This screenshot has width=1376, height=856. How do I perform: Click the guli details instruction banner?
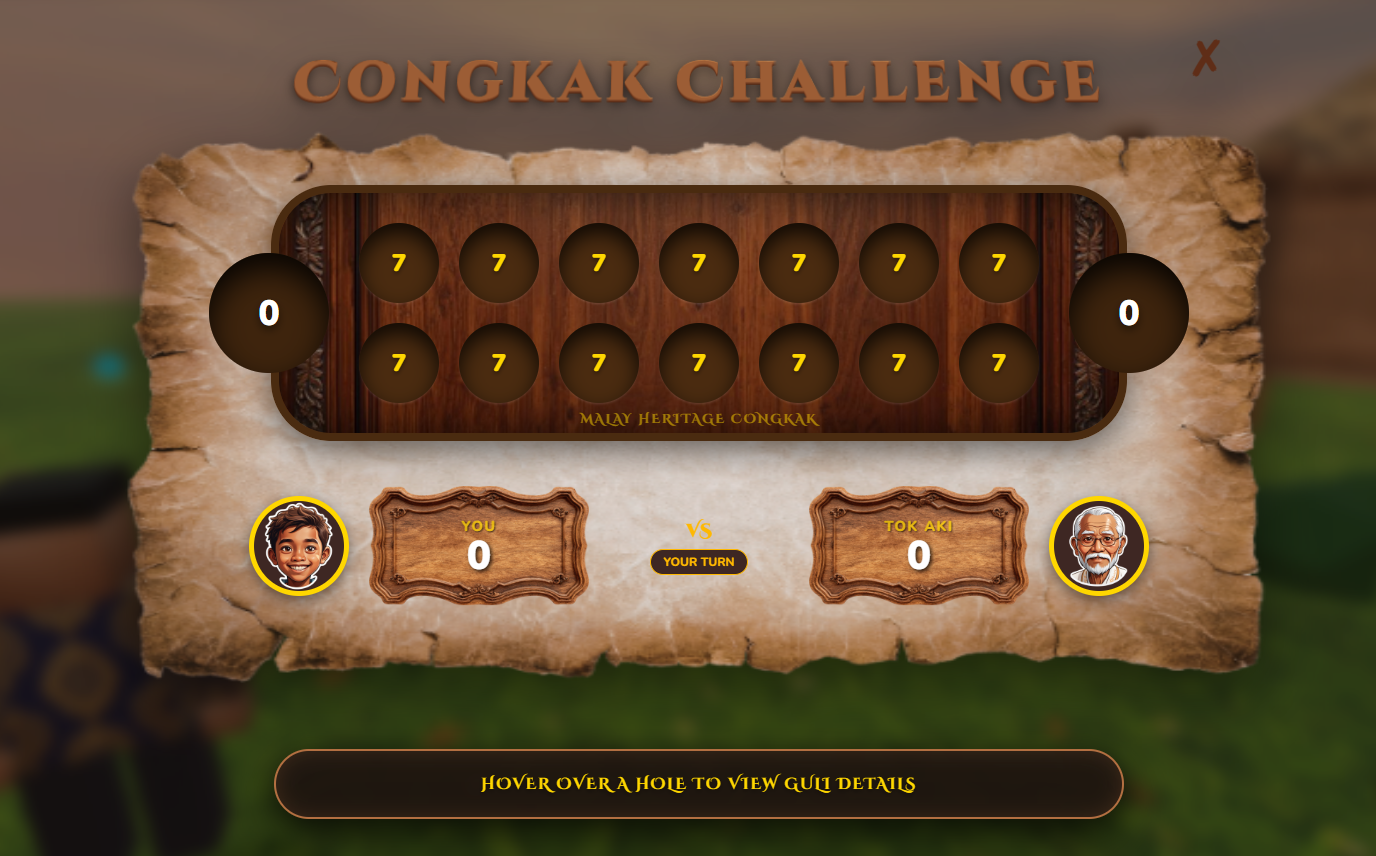699,784
